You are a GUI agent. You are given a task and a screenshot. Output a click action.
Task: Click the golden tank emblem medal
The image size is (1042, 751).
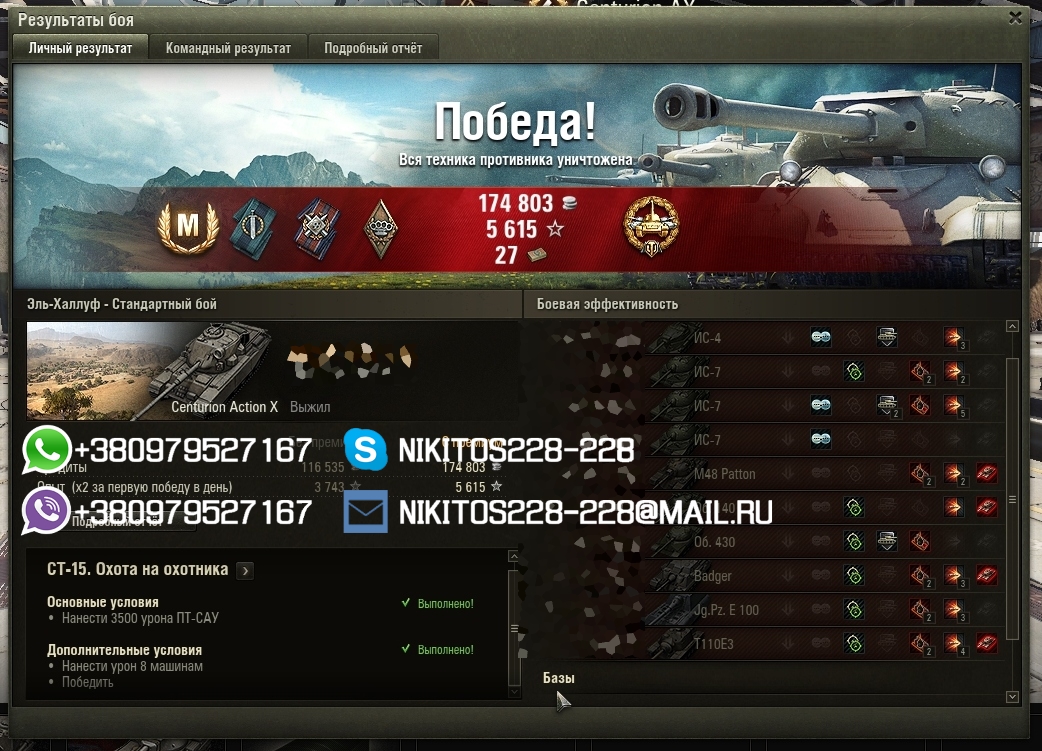651,227
